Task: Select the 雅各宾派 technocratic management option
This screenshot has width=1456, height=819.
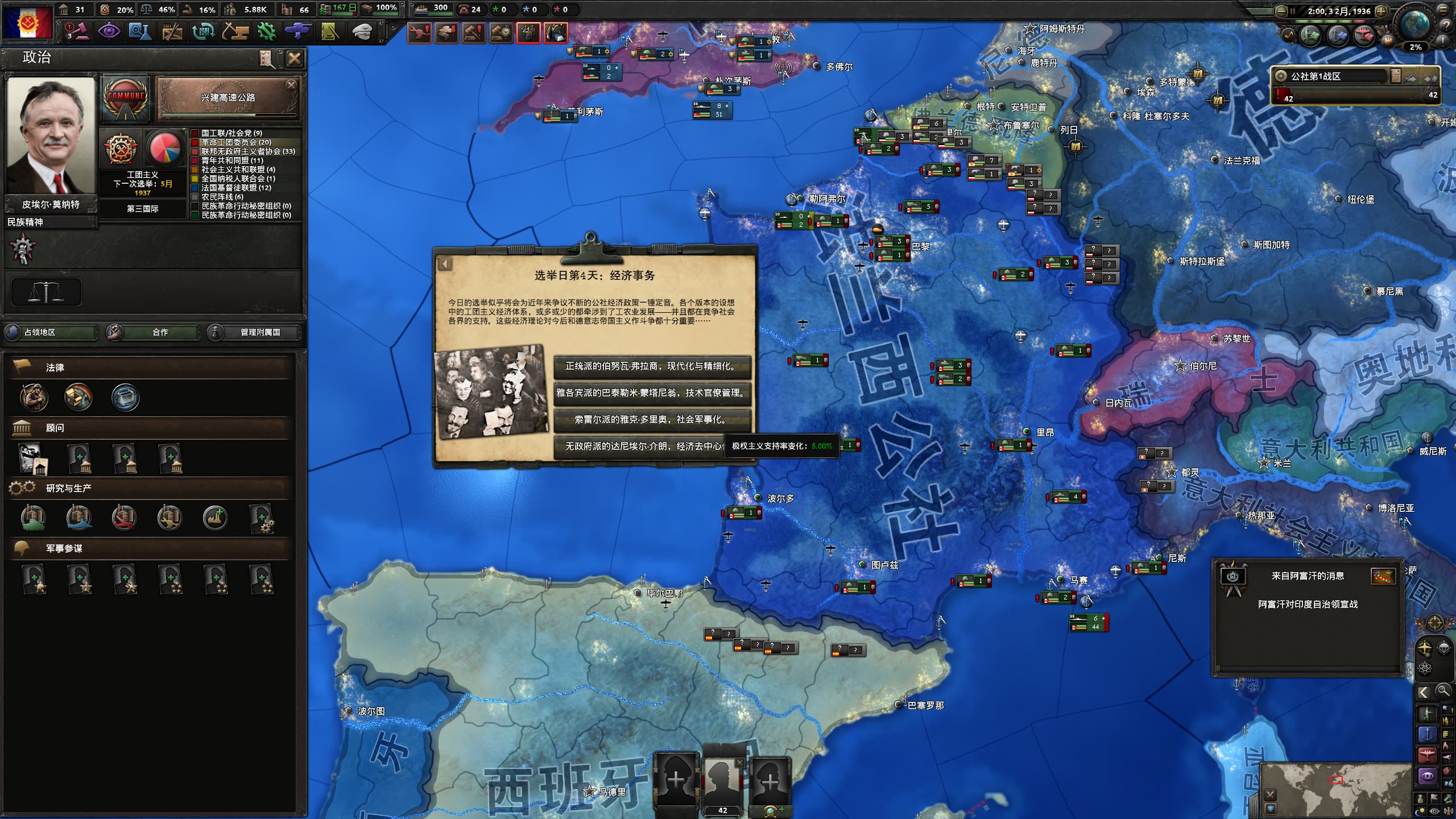Action: (x=652, y=393)
